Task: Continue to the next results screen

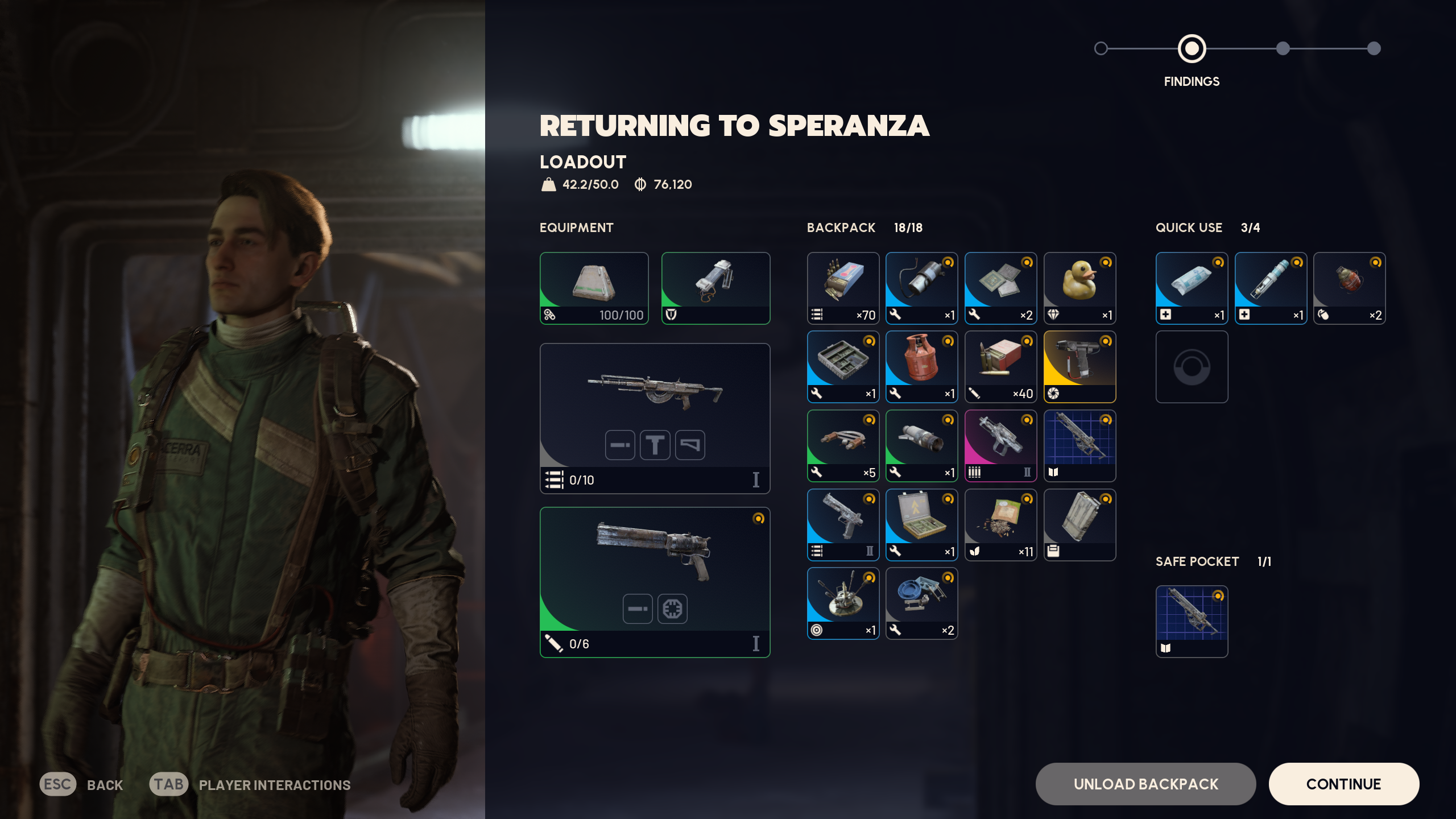Action: pyautogui.click(x=1343, y=784)
